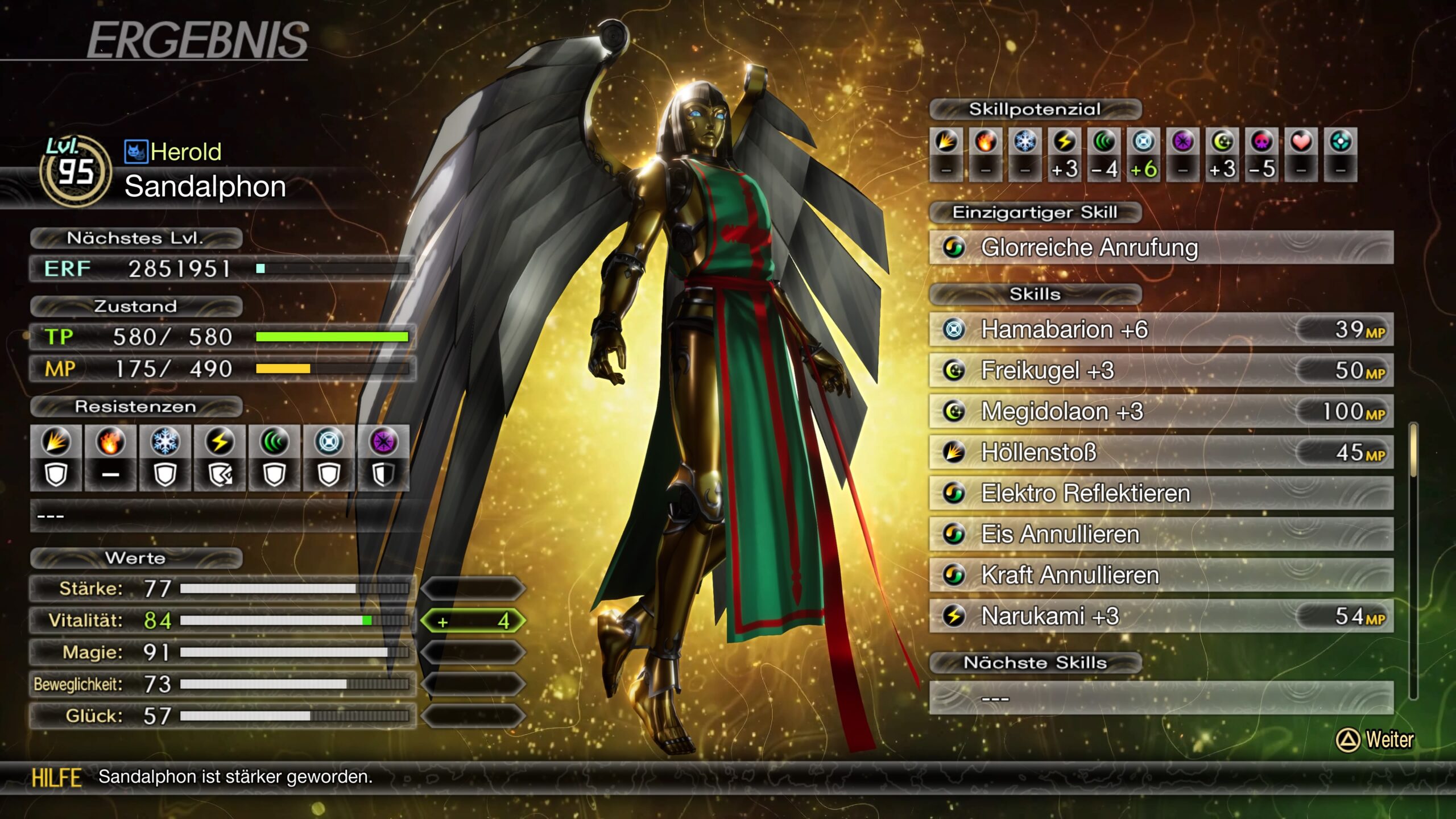Click the Vitalität stat row

[222, 621]
